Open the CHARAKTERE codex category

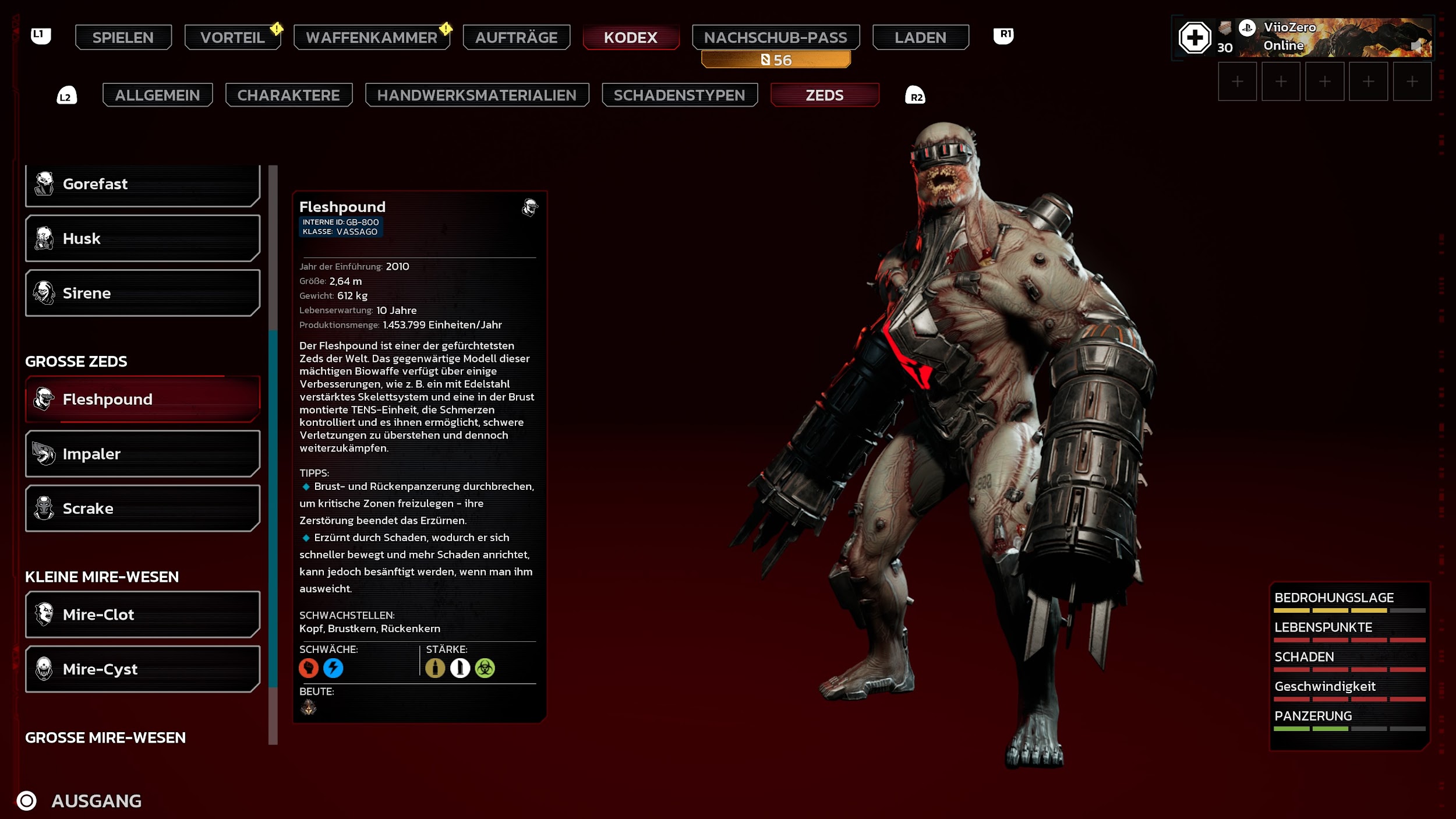288,95
